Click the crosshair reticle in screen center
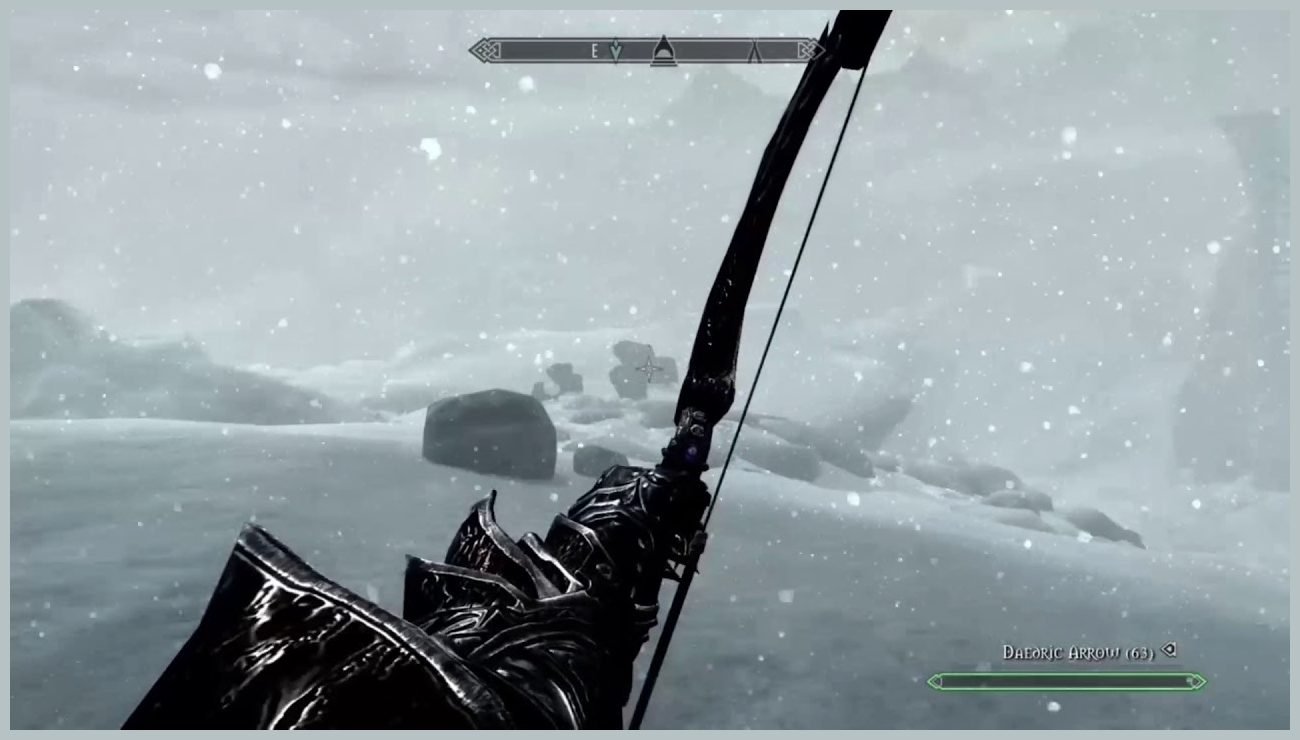1300x740 pixels. pos(647,367)
